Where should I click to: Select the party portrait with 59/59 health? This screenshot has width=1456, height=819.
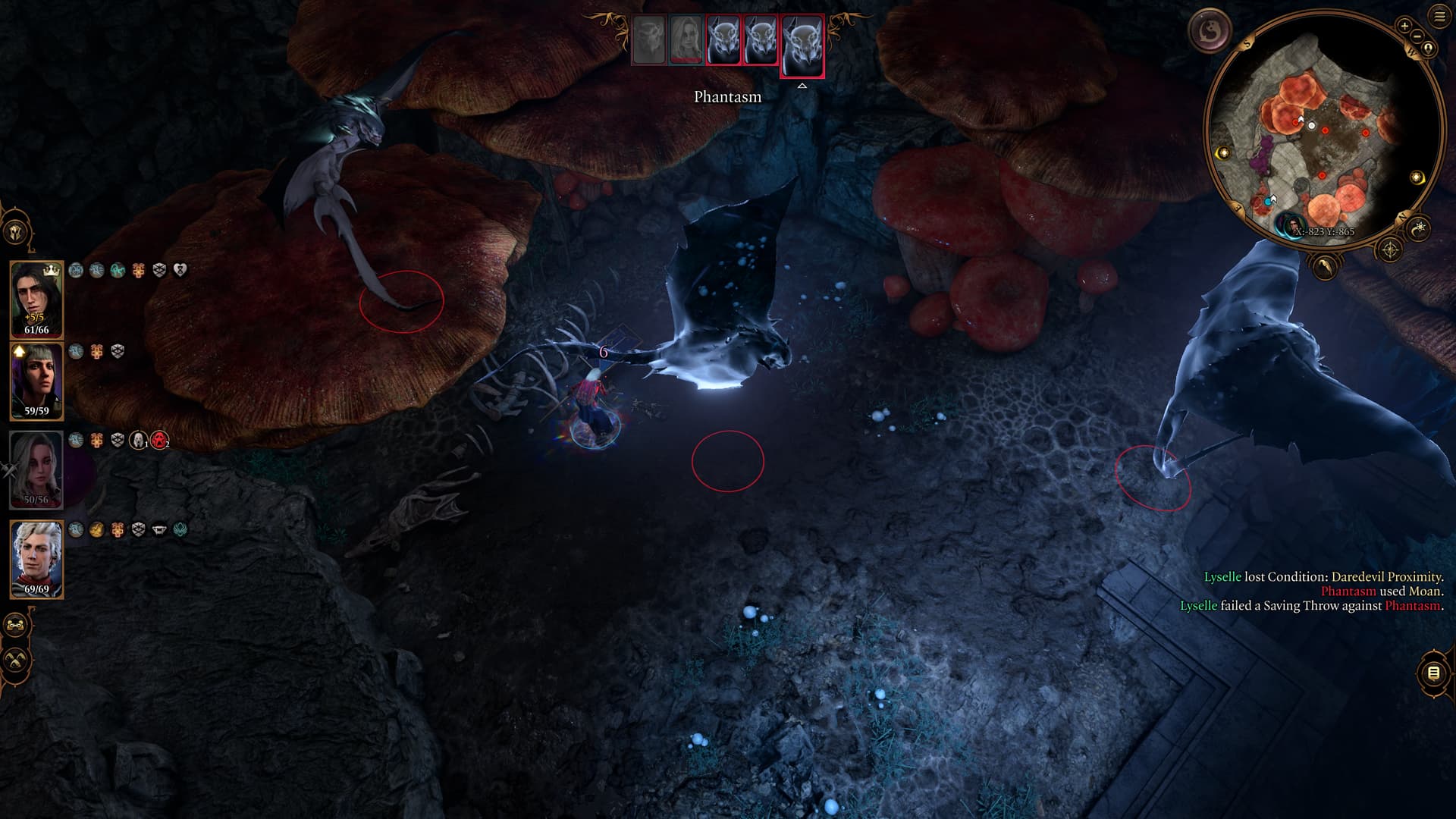pyautogui.click(x=36, y=381)
